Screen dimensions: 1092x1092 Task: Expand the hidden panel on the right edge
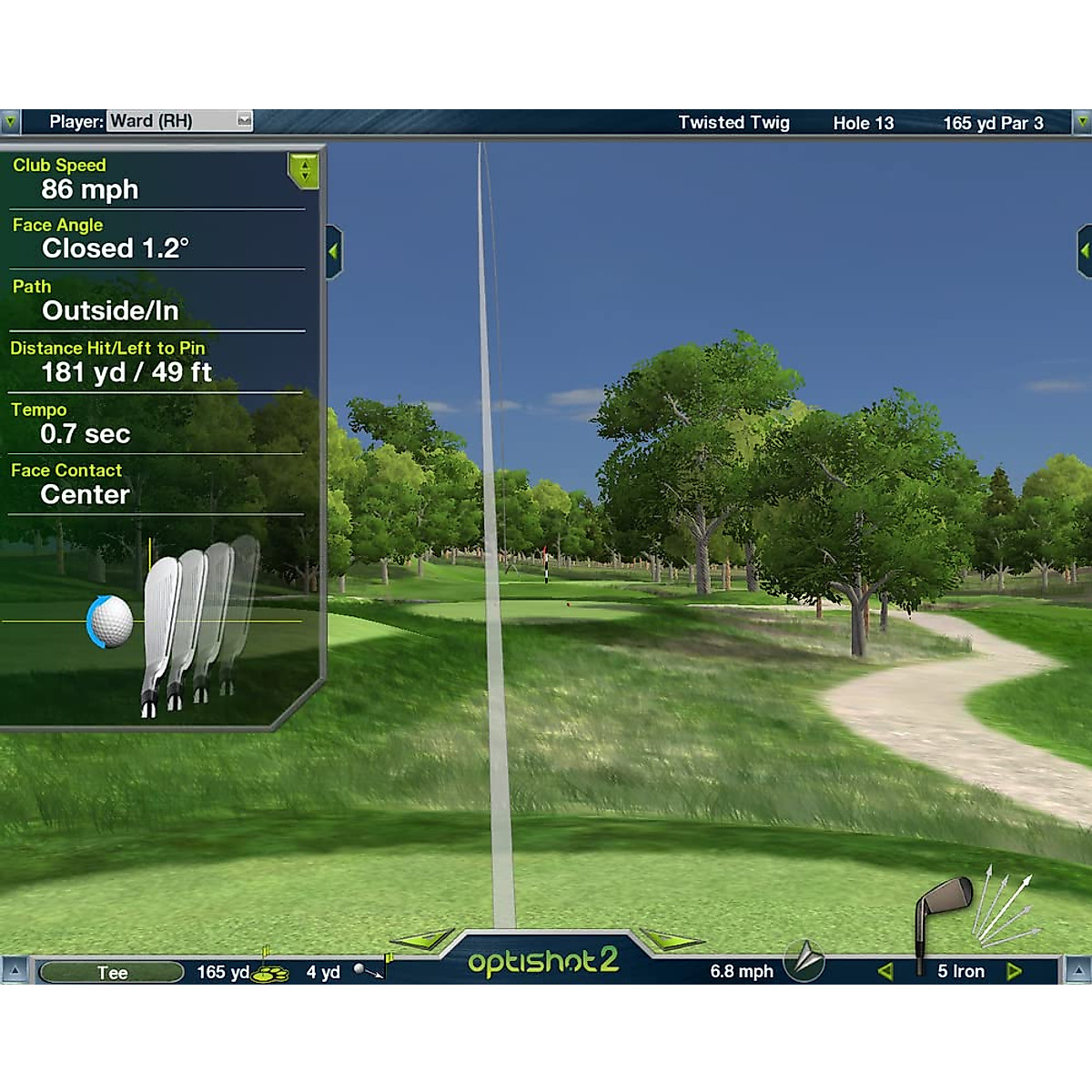(1084, 250)
